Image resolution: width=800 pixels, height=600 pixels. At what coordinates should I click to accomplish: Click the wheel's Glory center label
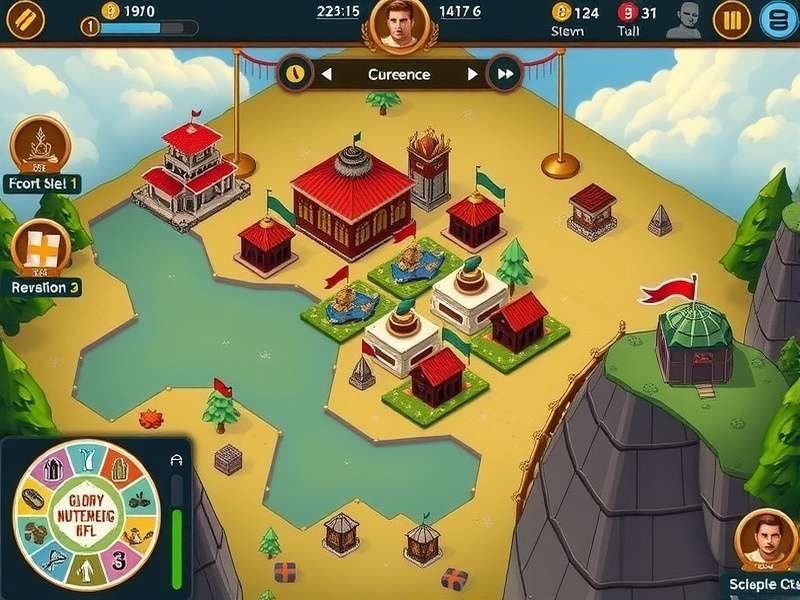click(85, 516)
